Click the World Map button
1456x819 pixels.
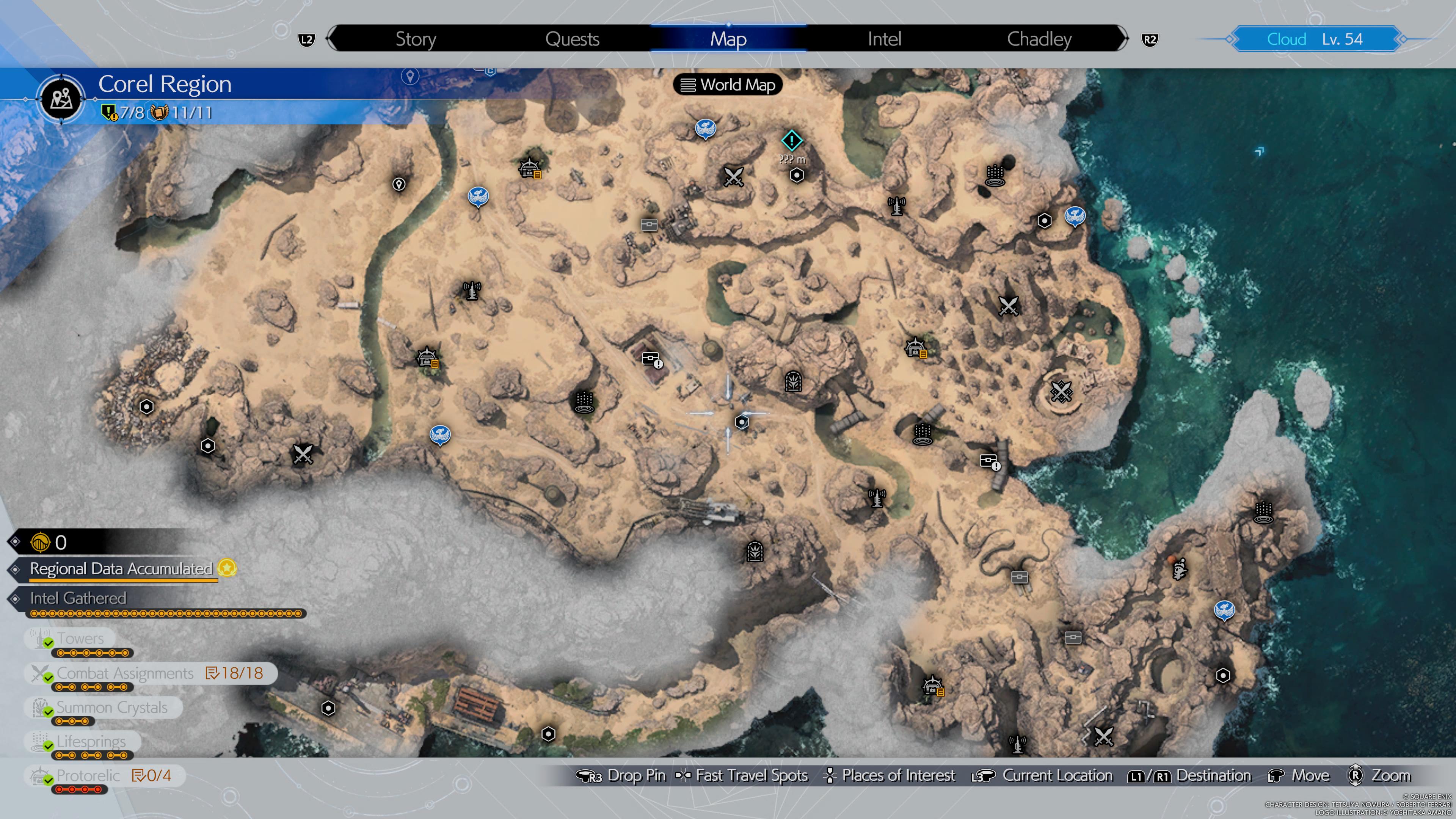[728, 85]
